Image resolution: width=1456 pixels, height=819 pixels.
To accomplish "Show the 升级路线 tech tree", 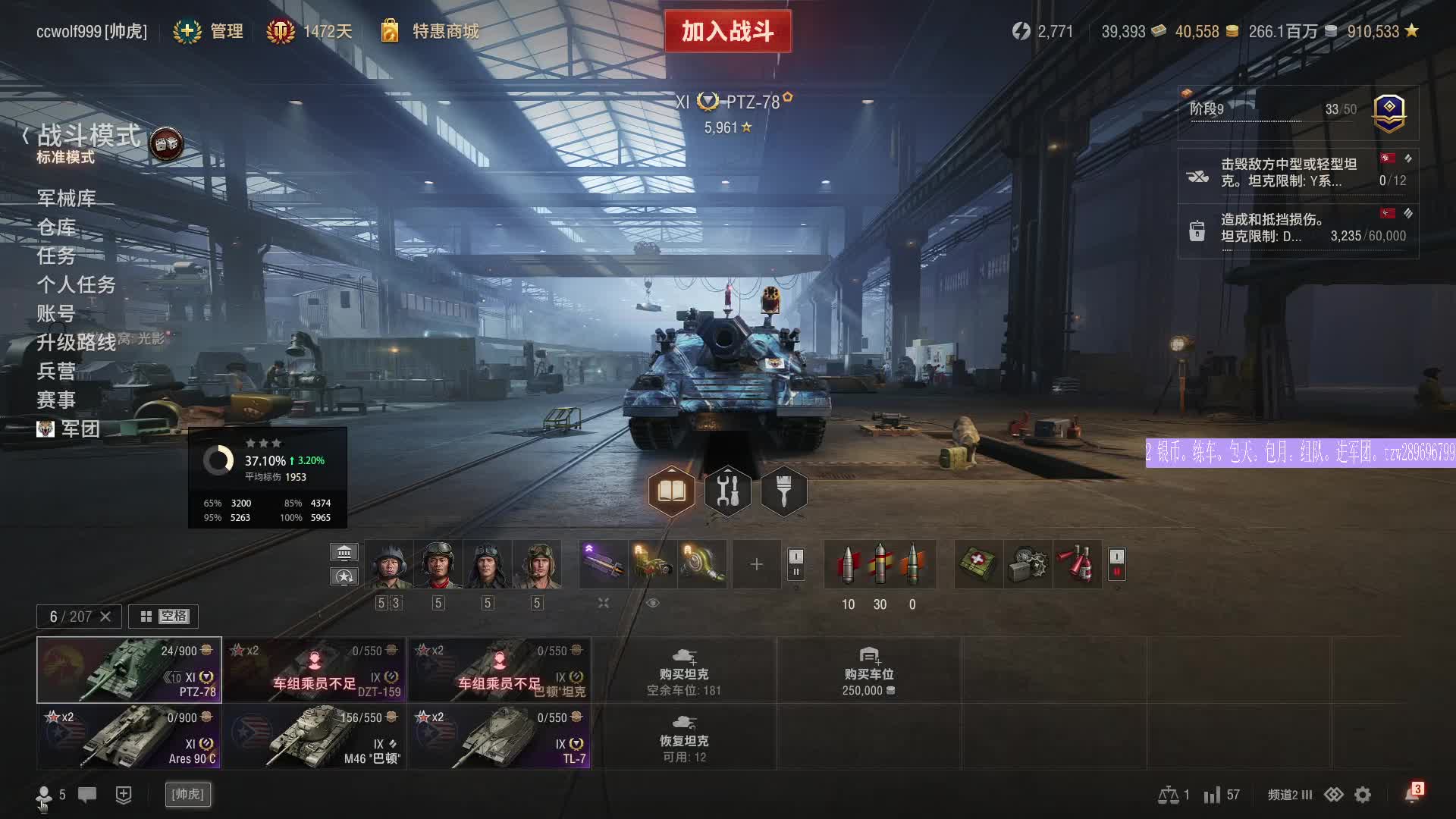I will tap(76, 342).
